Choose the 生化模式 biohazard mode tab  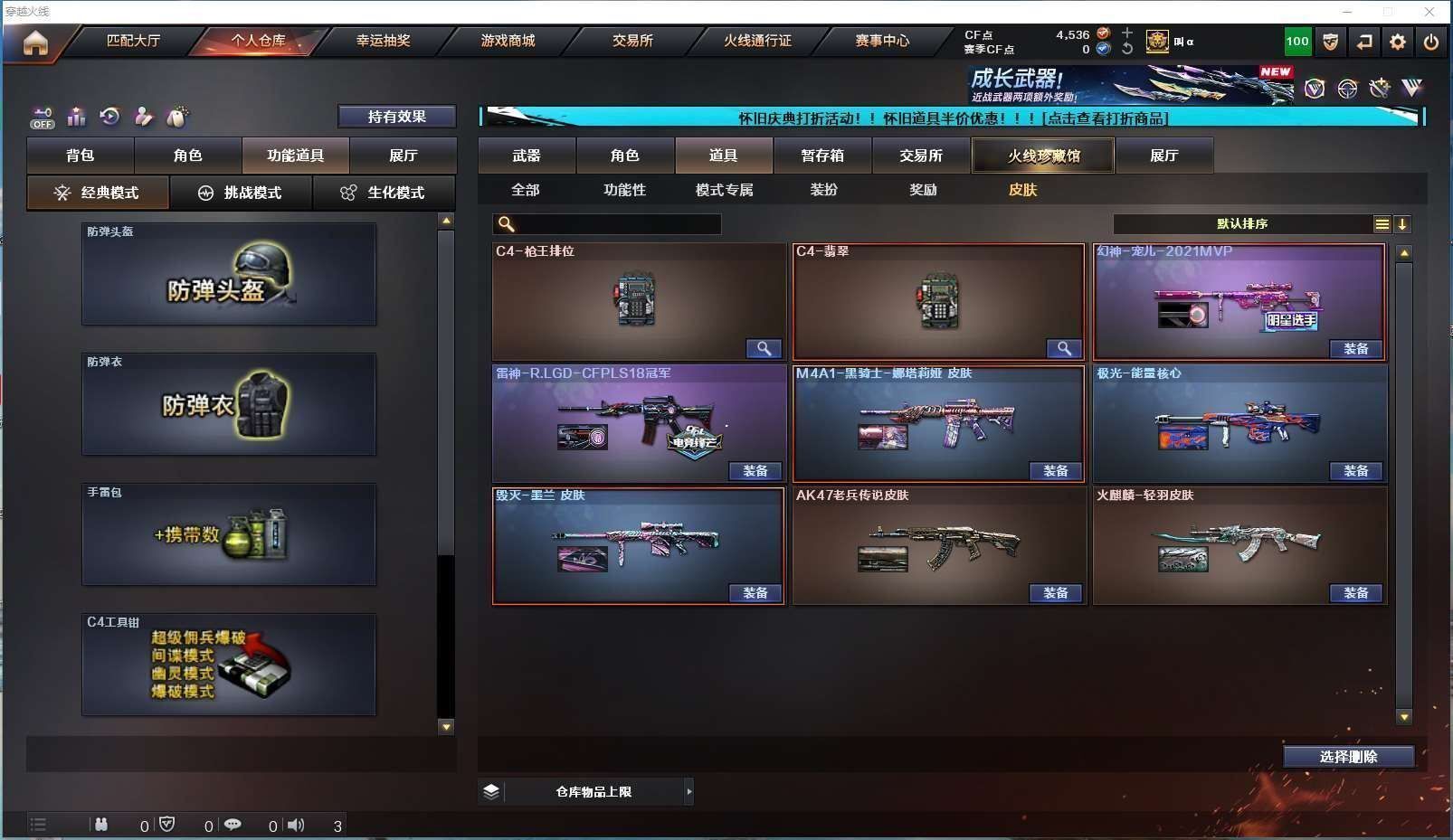point(385,193)
